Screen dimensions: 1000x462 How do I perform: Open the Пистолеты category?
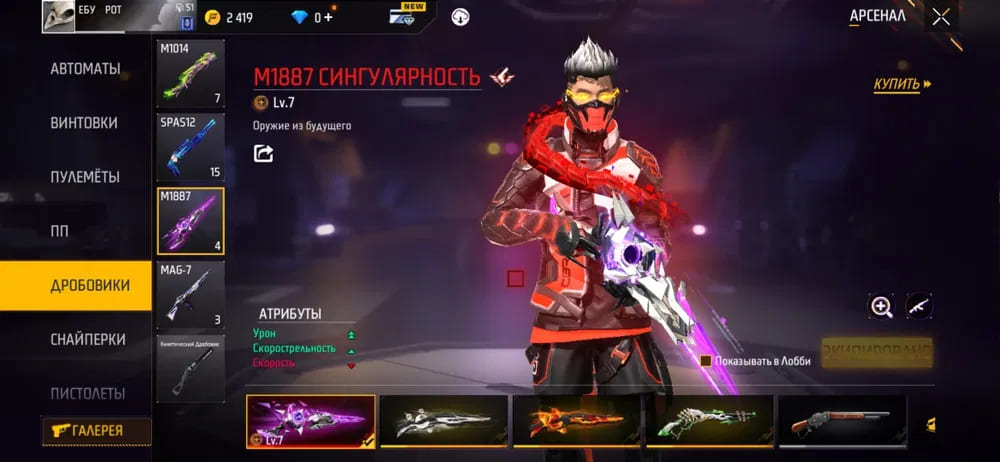(x=88, y=393)
